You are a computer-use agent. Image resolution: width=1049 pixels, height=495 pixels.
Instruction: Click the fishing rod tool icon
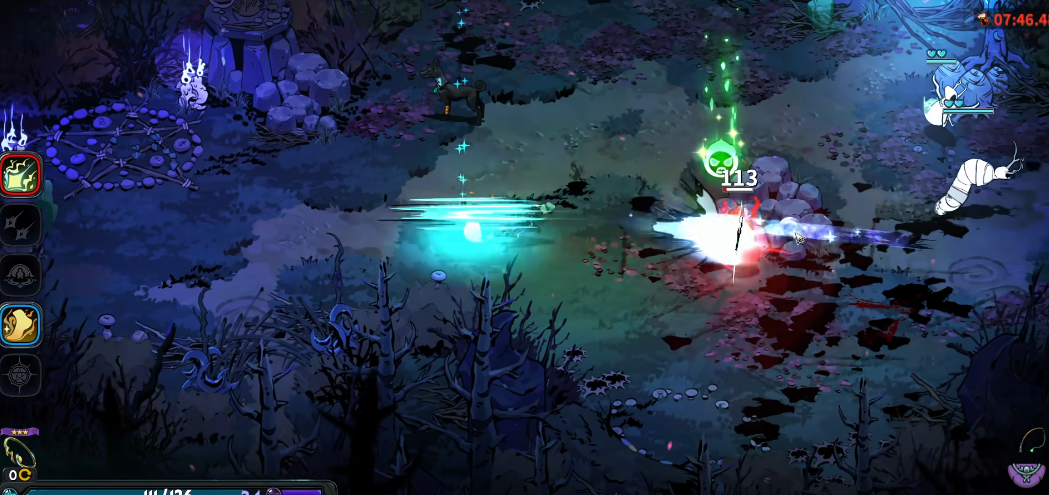pyautogui.click(x=1032, y=441)
